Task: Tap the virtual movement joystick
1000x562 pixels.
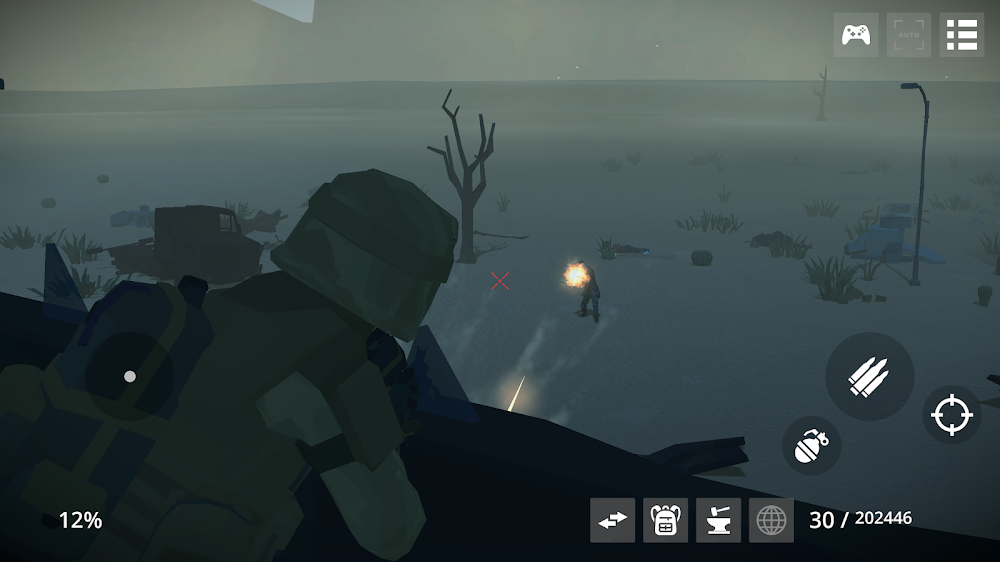Action: click(129, 376)
